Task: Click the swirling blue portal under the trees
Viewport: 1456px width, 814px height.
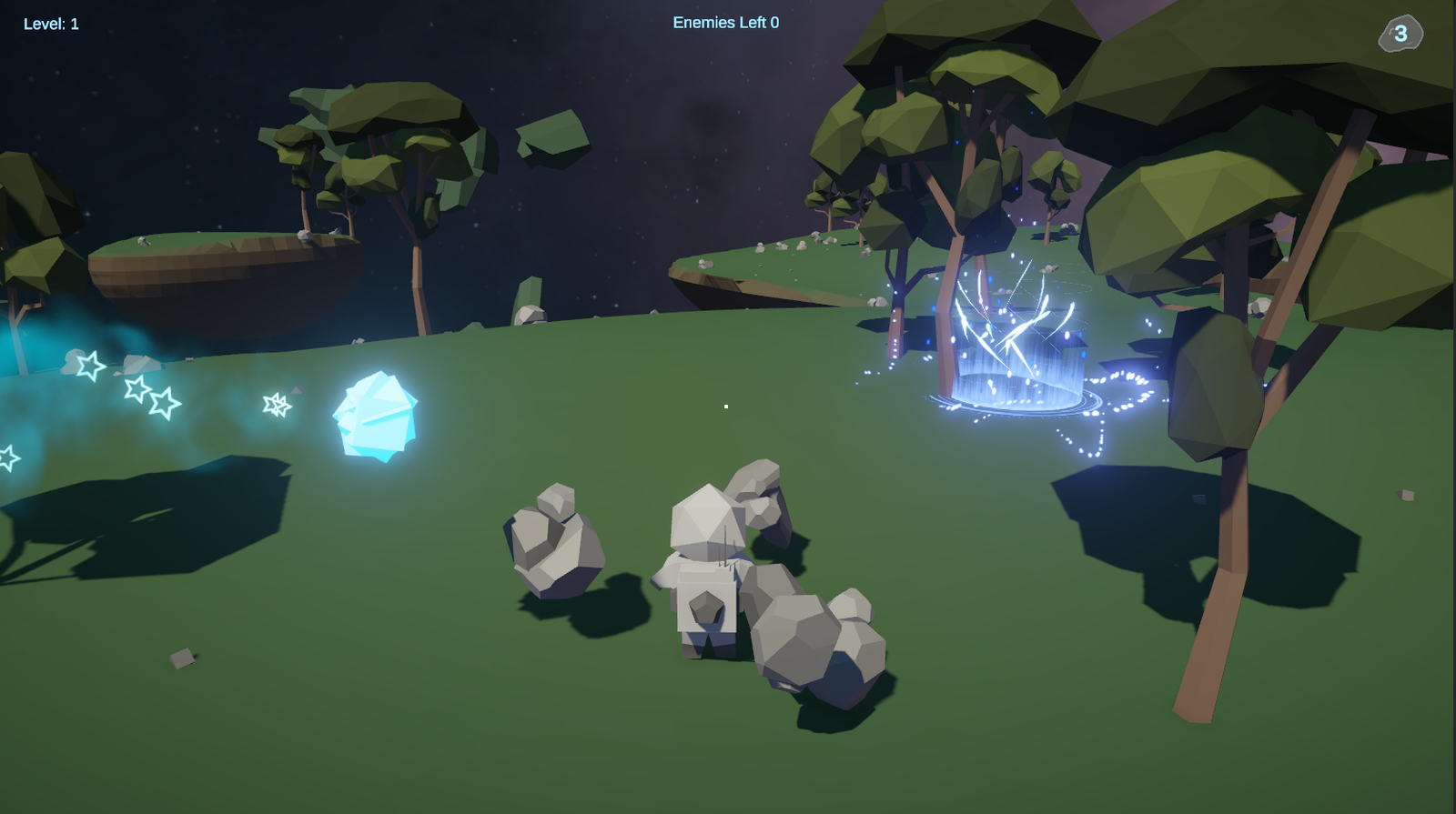Action: [1019, 364]
